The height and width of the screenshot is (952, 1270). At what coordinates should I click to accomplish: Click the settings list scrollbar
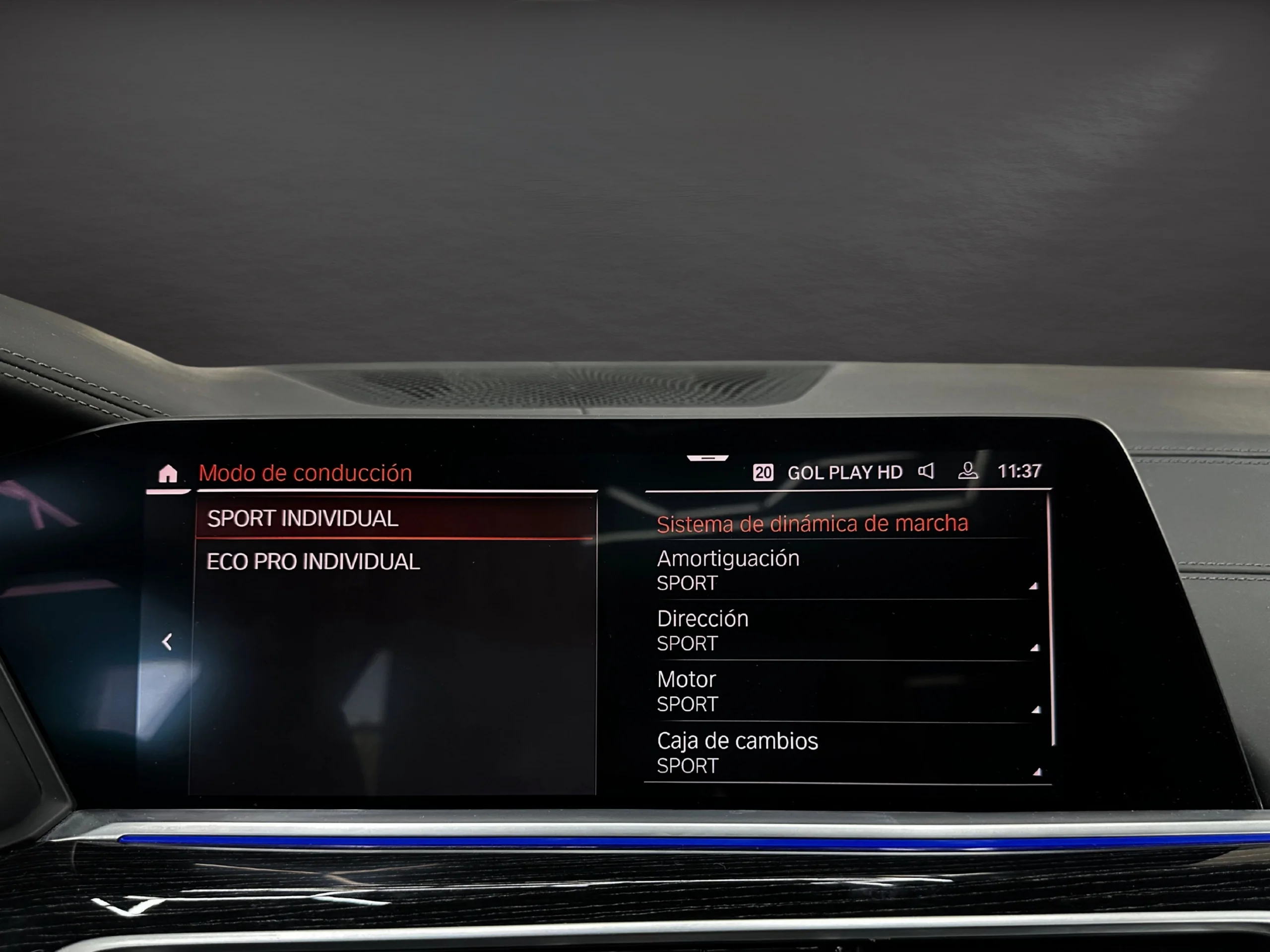1052,620
